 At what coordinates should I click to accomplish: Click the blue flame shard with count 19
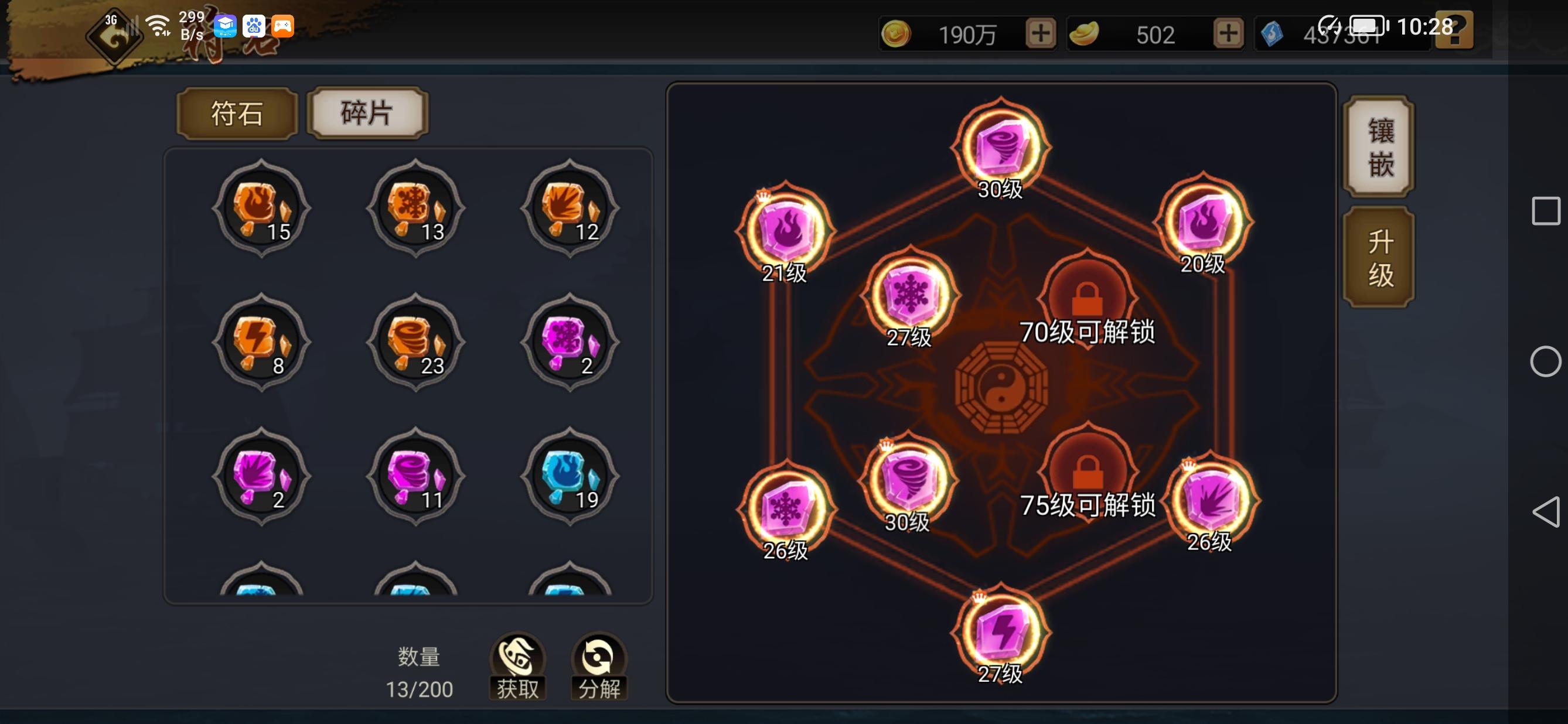tap(571, 477)
